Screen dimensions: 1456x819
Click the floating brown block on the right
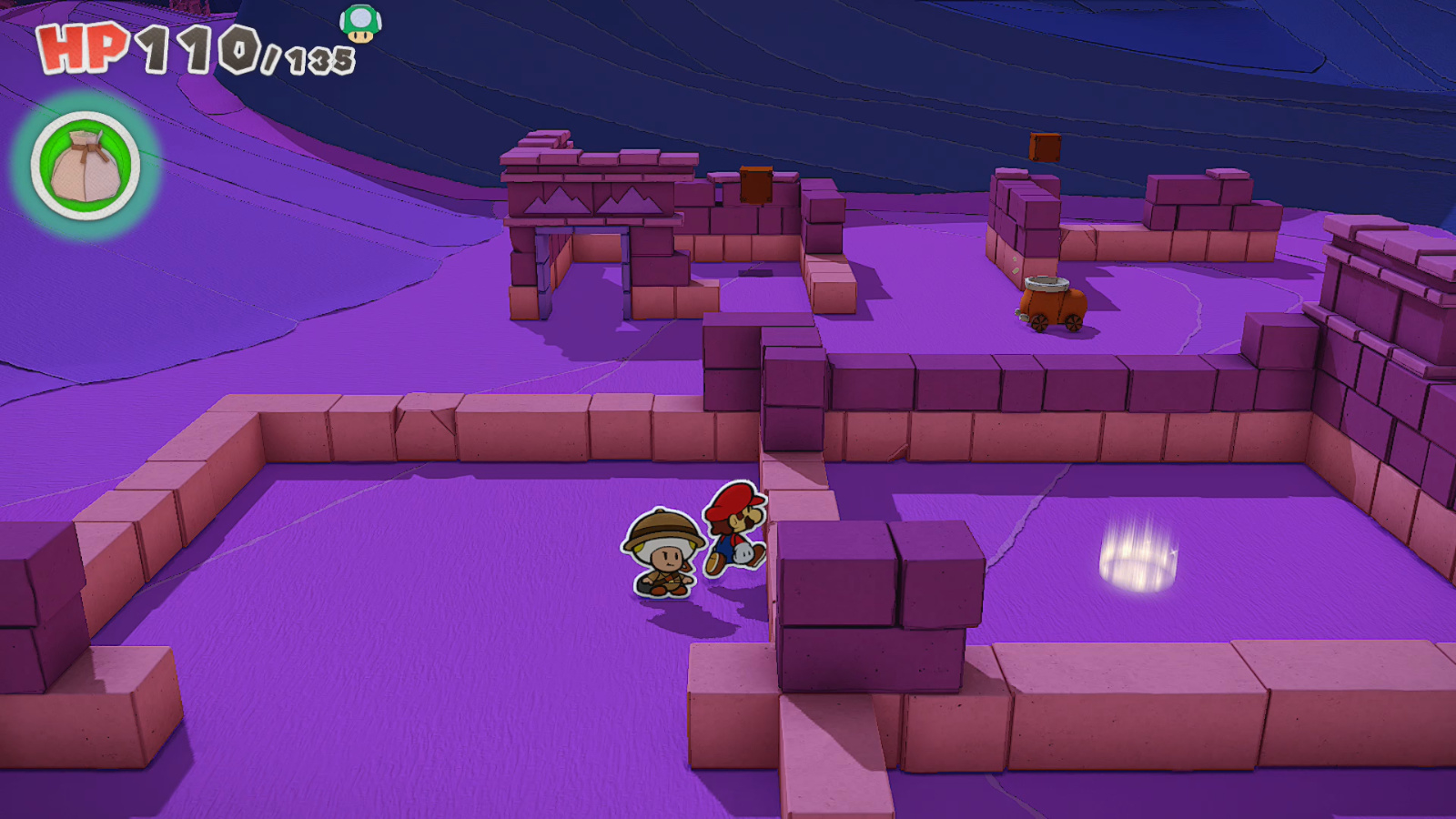(1043, 146)
